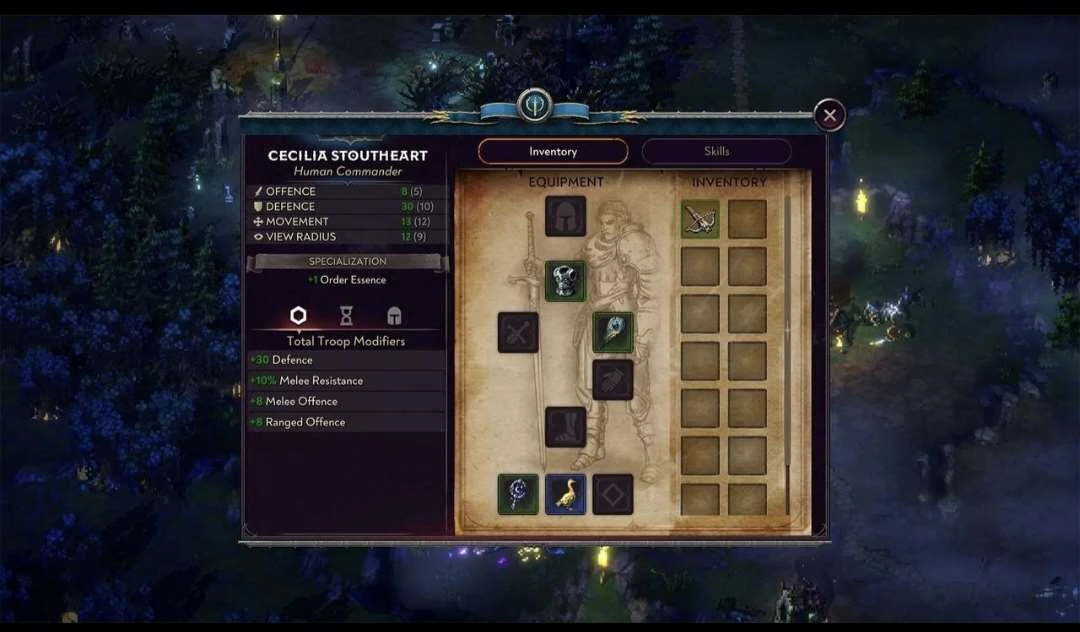Image resolution: width=1080 pixels, height=632 pixels.
Task: Pick the golden goose trinket slot
Action: [x=565, y=494]
